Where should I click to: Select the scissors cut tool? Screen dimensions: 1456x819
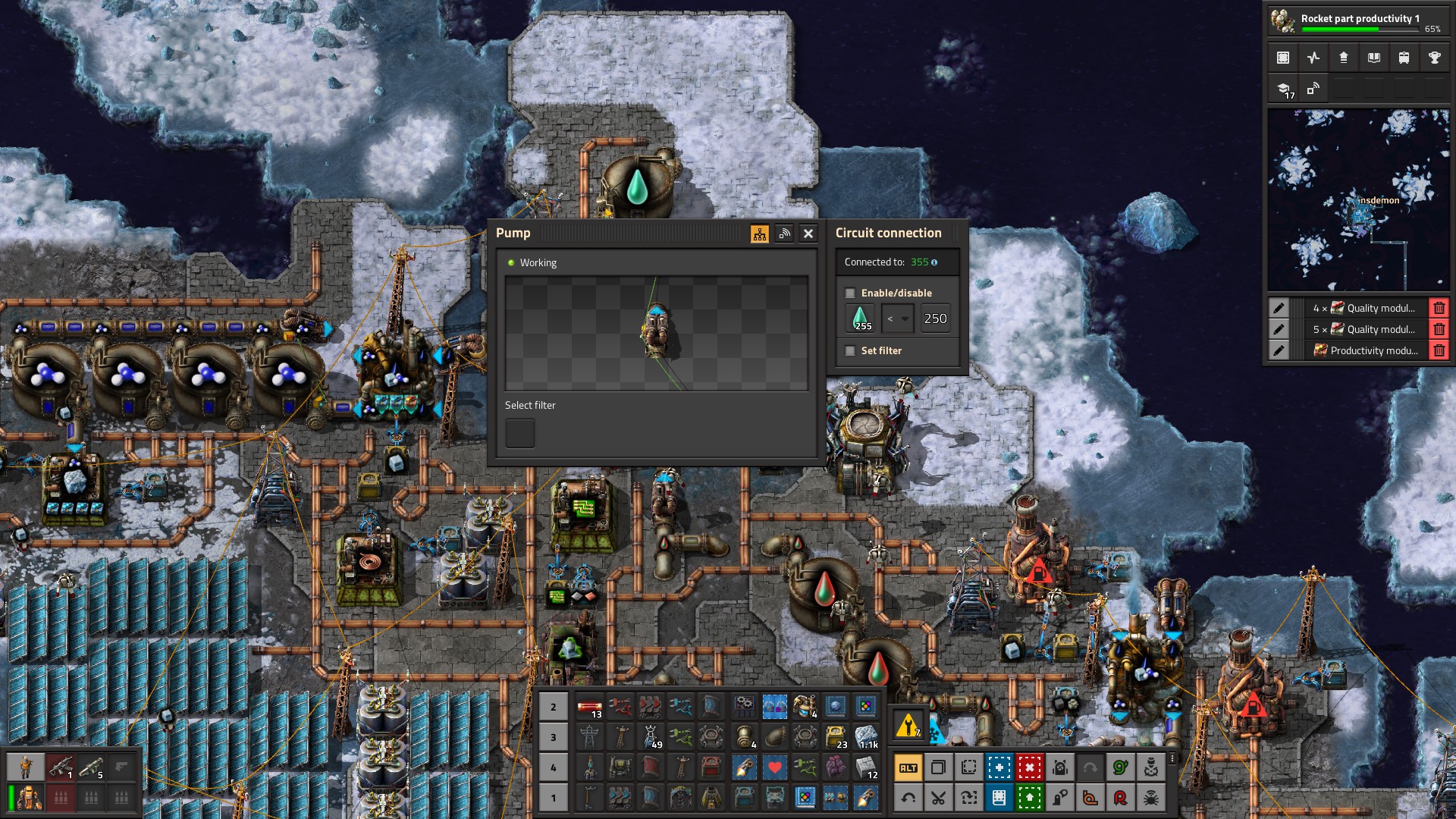pos(938,797)
